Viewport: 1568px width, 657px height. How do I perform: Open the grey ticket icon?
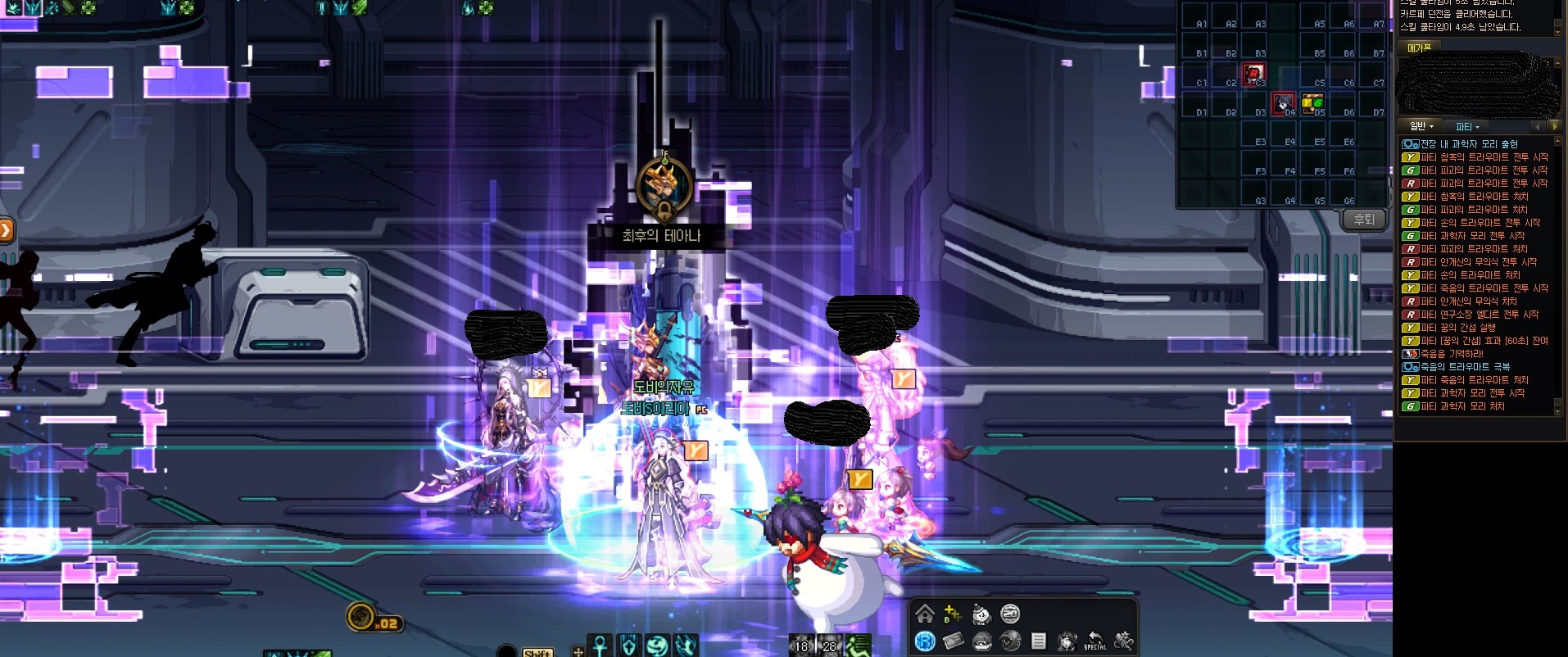(x=953, y=641)
